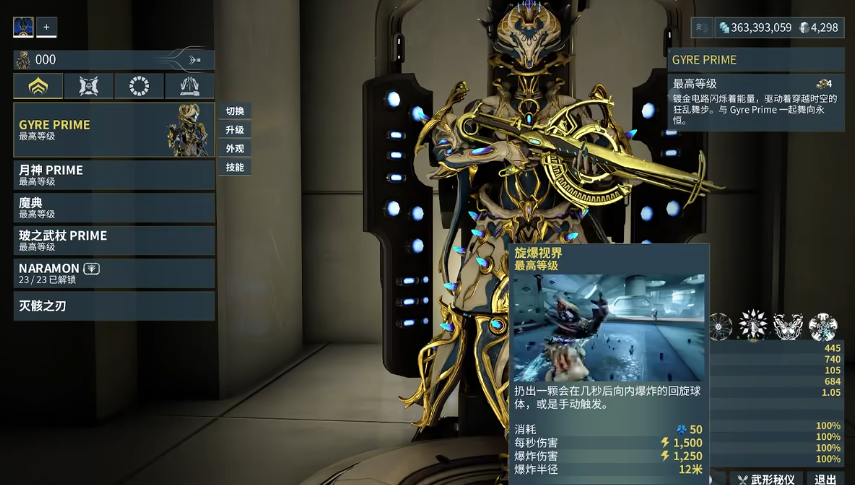Click the 切换 button

point(235,111)
